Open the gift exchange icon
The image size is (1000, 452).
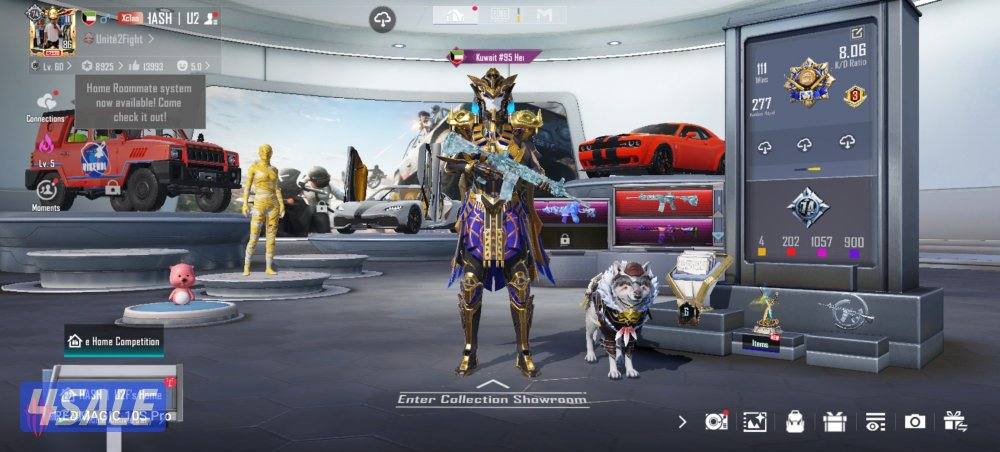(x=955, y=421)
